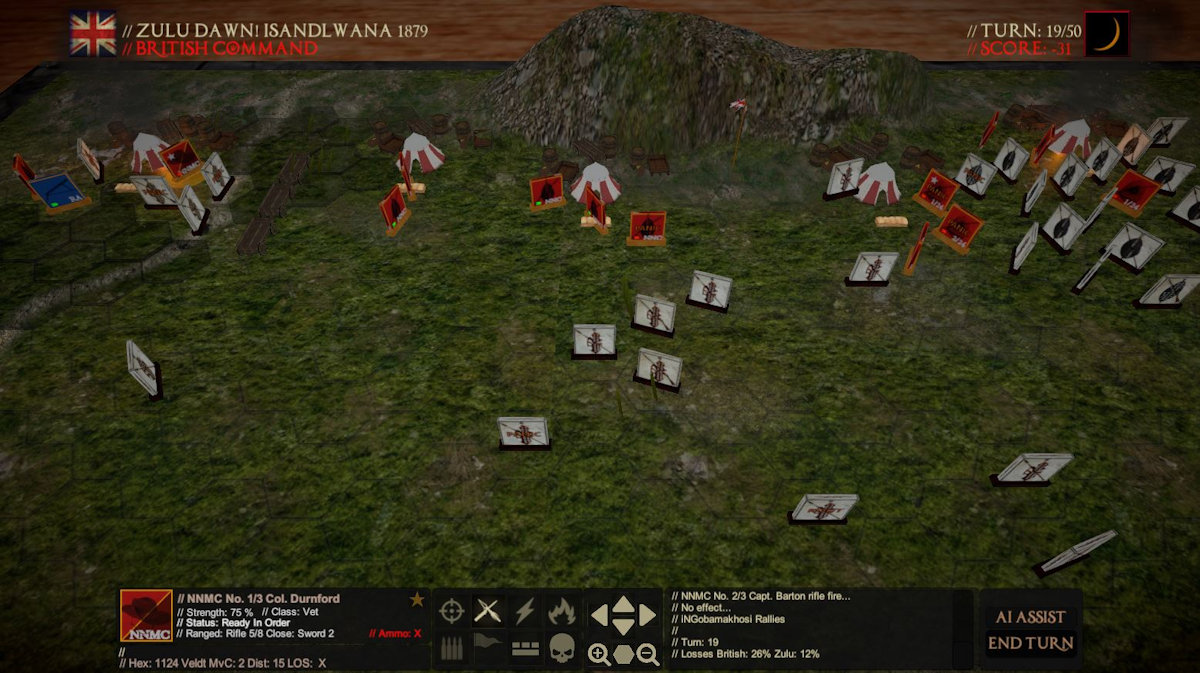Pan the camera left with arrow

point(598,614)
